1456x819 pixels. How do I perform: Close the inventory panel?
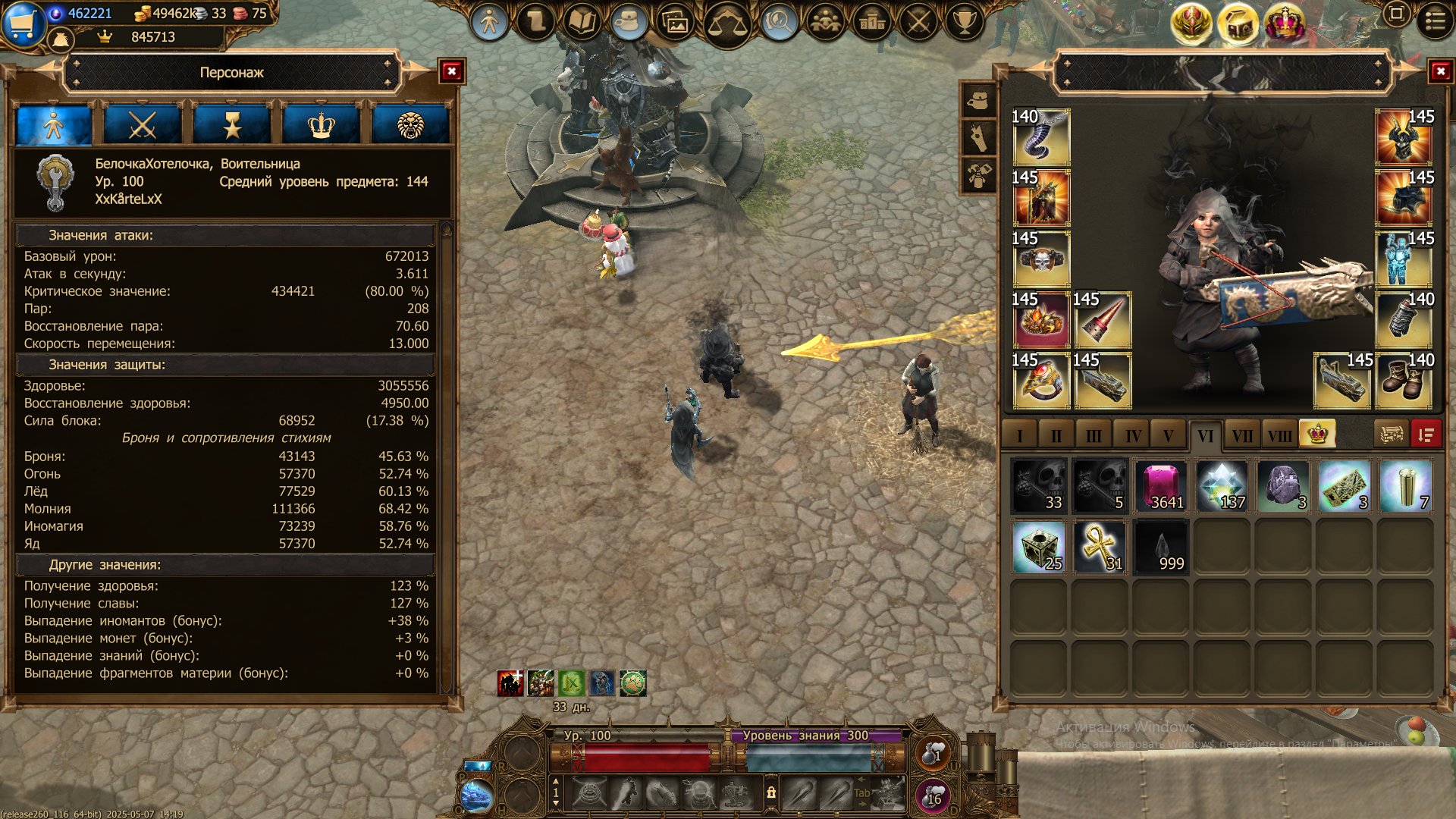click(1440, 71)
